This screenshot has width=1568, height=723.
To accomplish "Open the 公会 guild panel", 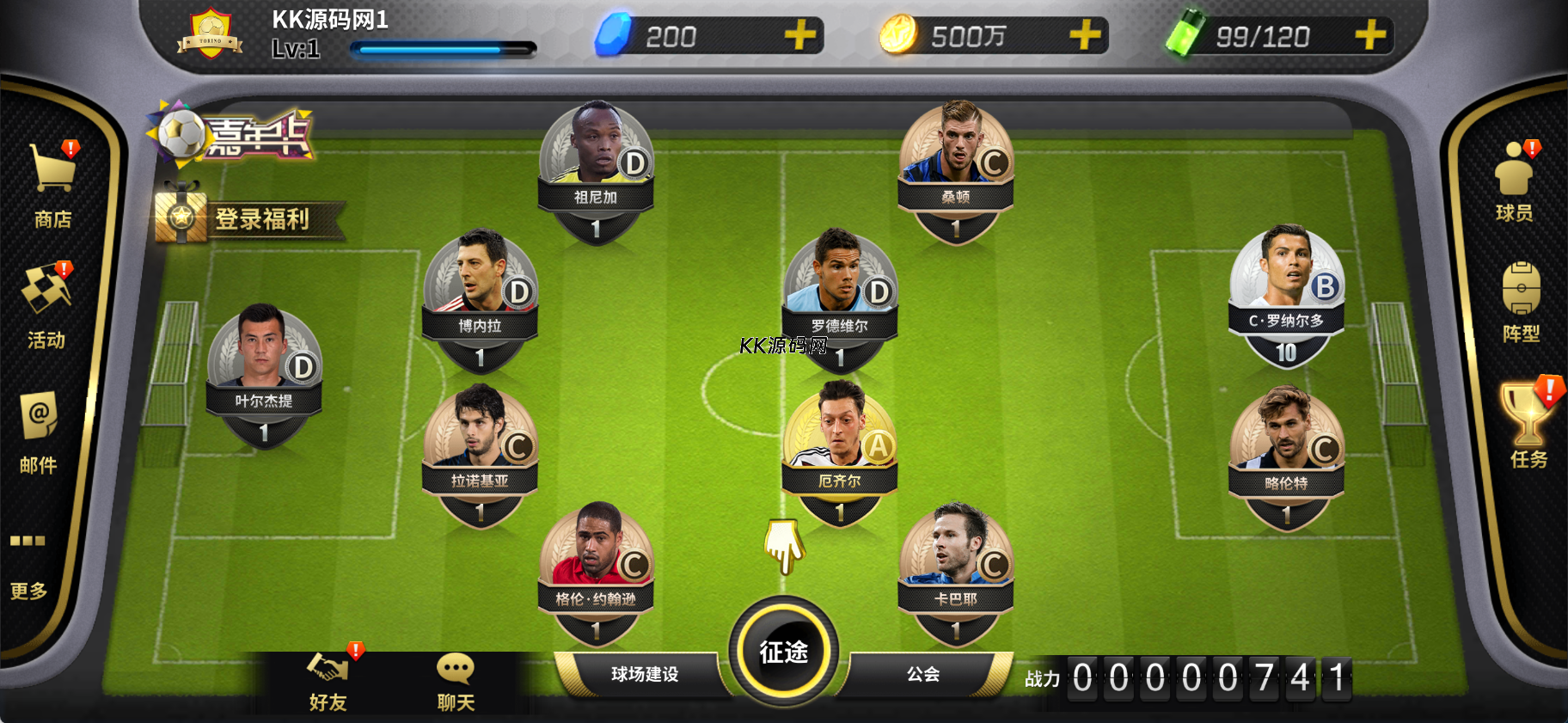I will coord(923,674).
